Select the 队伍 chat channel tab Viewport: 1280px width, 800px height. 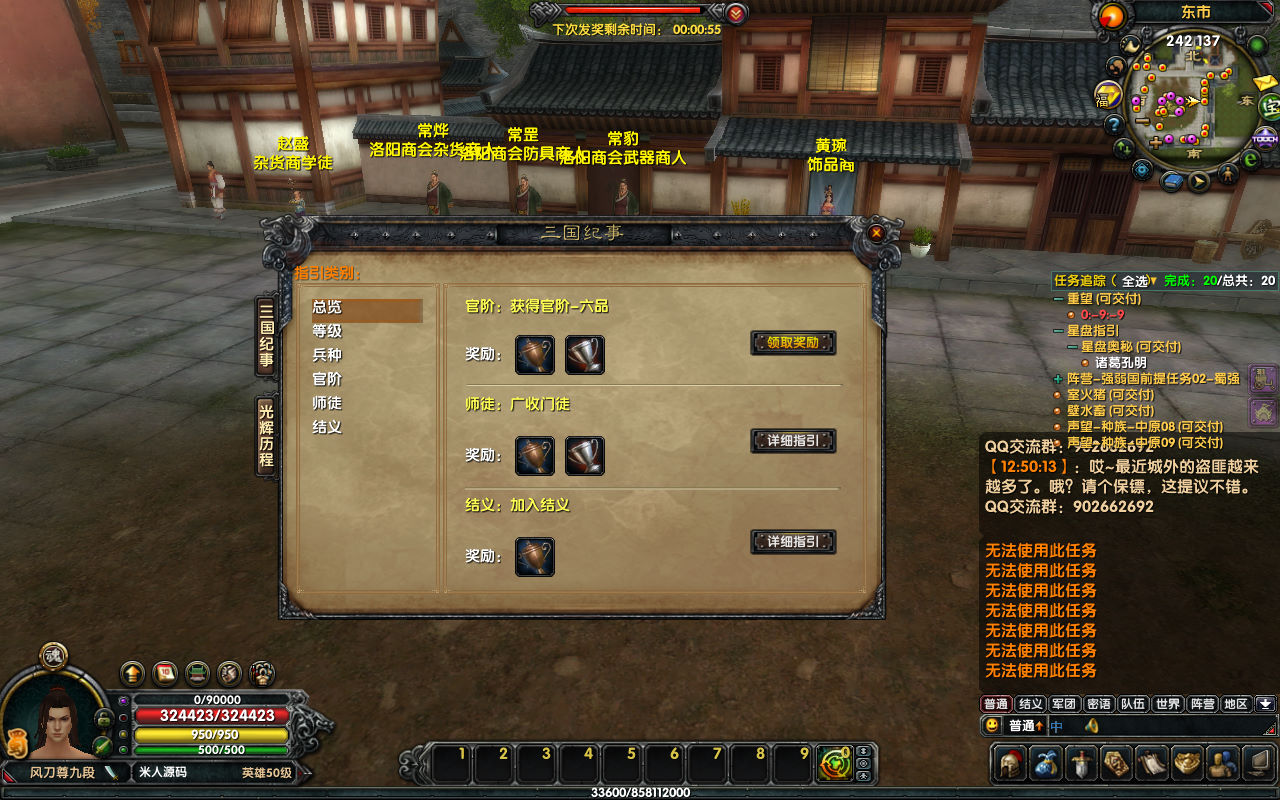coord(1133,704)
